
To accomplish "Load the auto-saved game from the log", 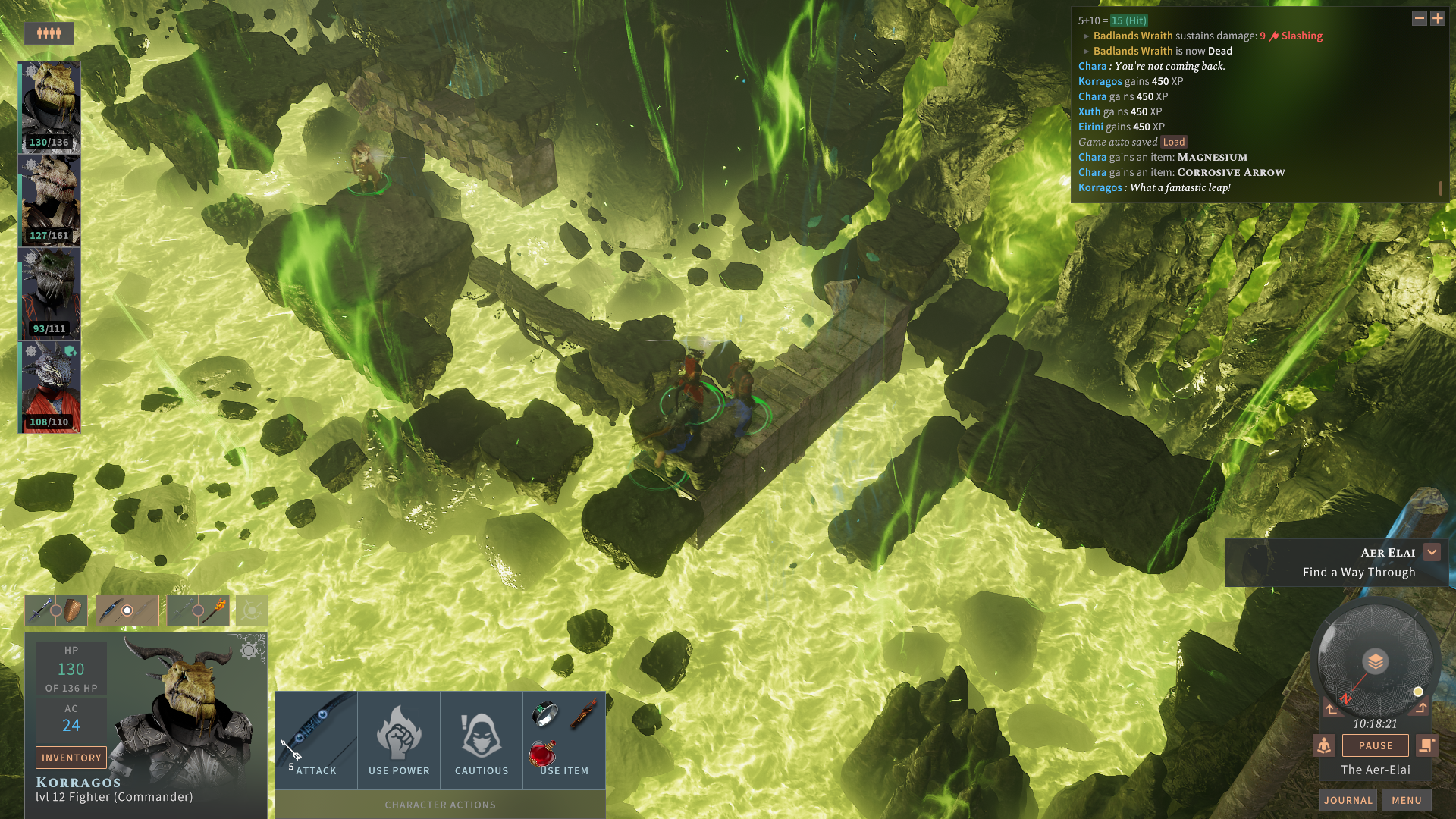I will tap(1173, 142).
